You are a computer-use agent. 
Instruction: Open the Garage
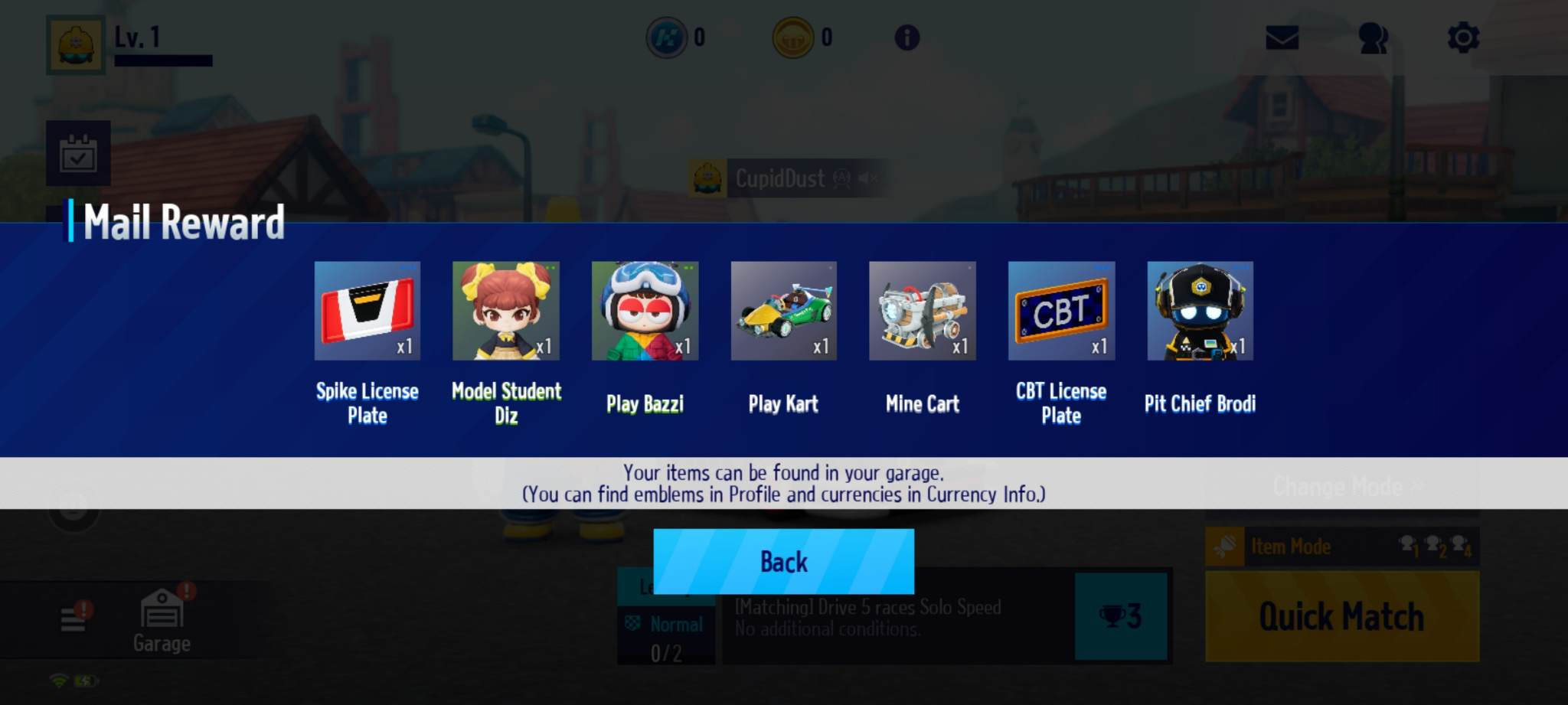(161, 617)
